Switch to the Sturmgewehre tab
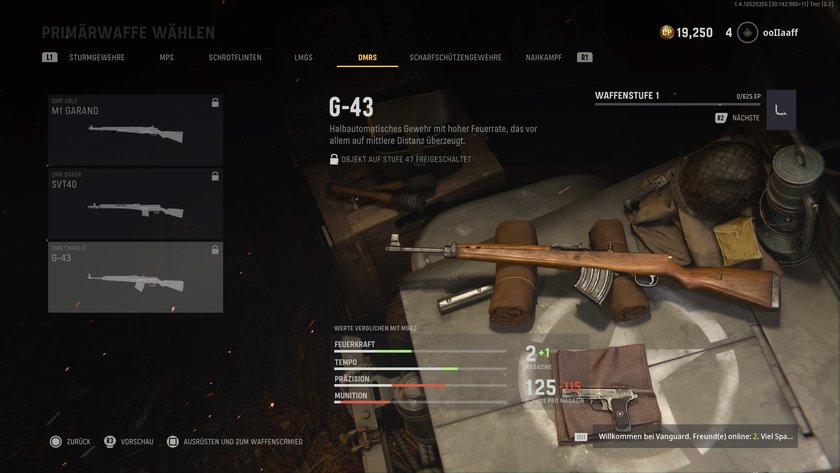The width and height of the screenshot is (840, 473). 97,58
